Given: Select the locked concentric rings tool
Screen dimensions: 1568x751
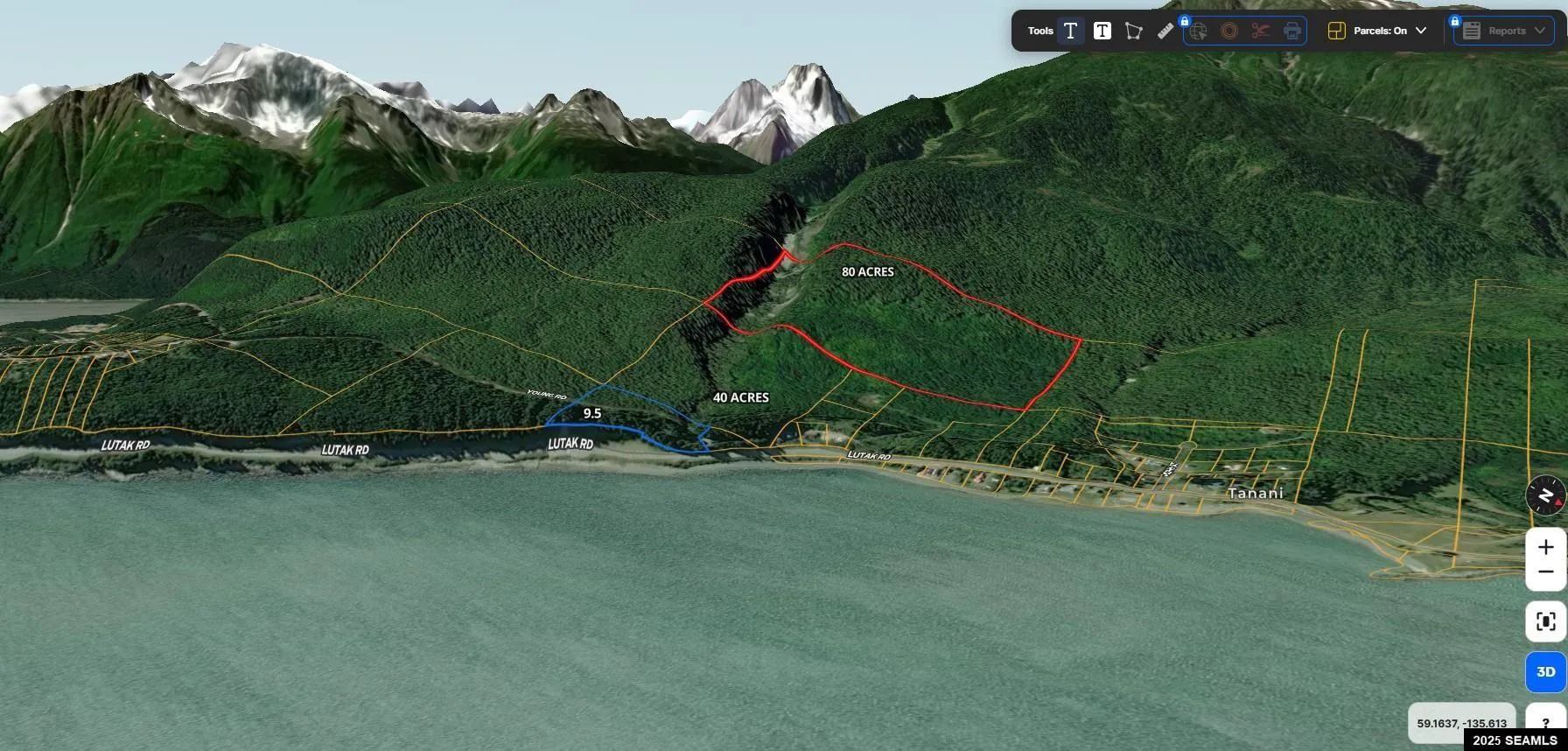Looking at the screenshot, I should point(1229,32).
